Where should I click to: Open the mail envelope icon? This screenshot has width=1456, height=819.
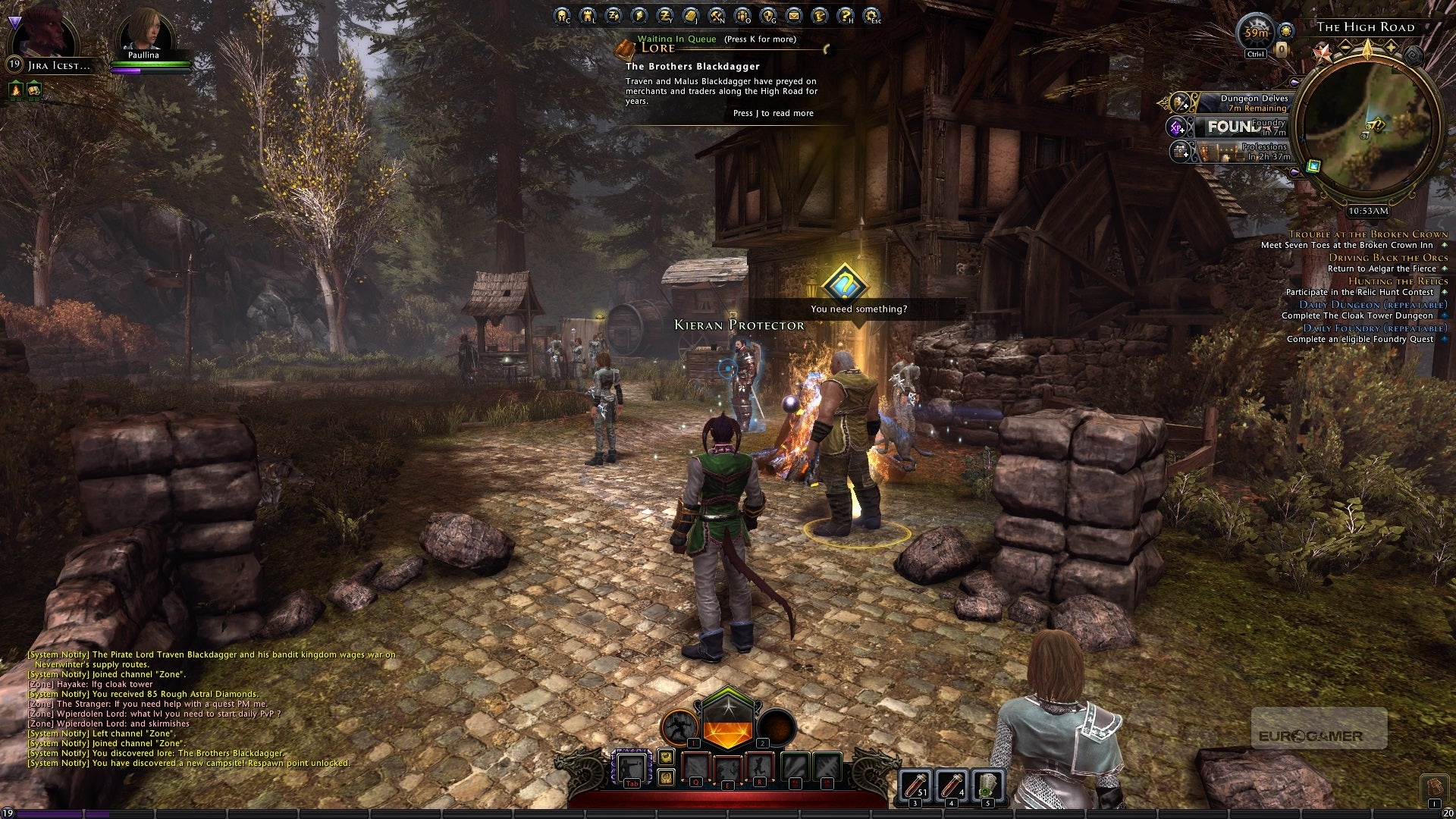(793, 15)
